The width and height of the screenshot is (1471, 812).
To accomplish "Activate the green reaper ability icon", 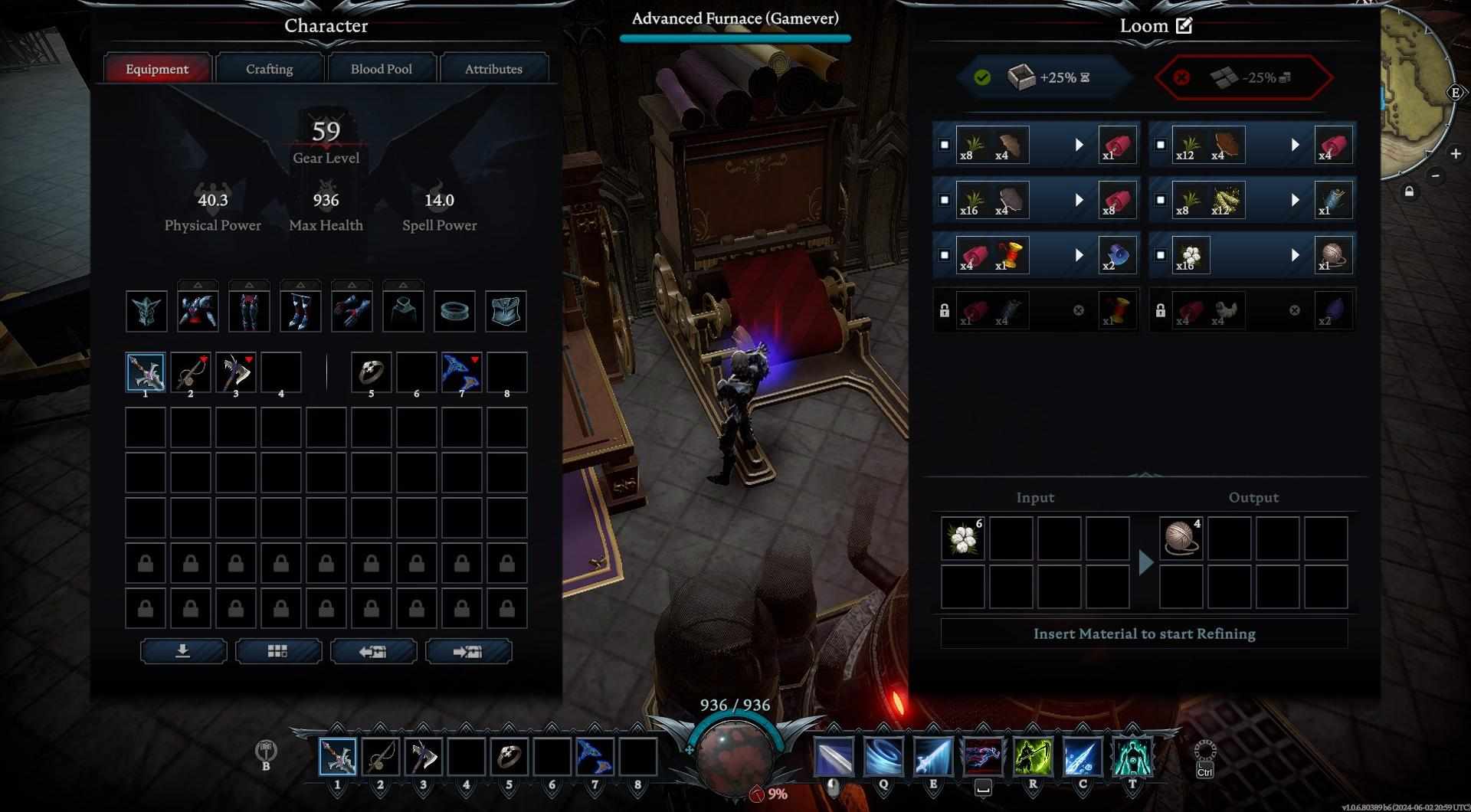I will point(1032,757).
